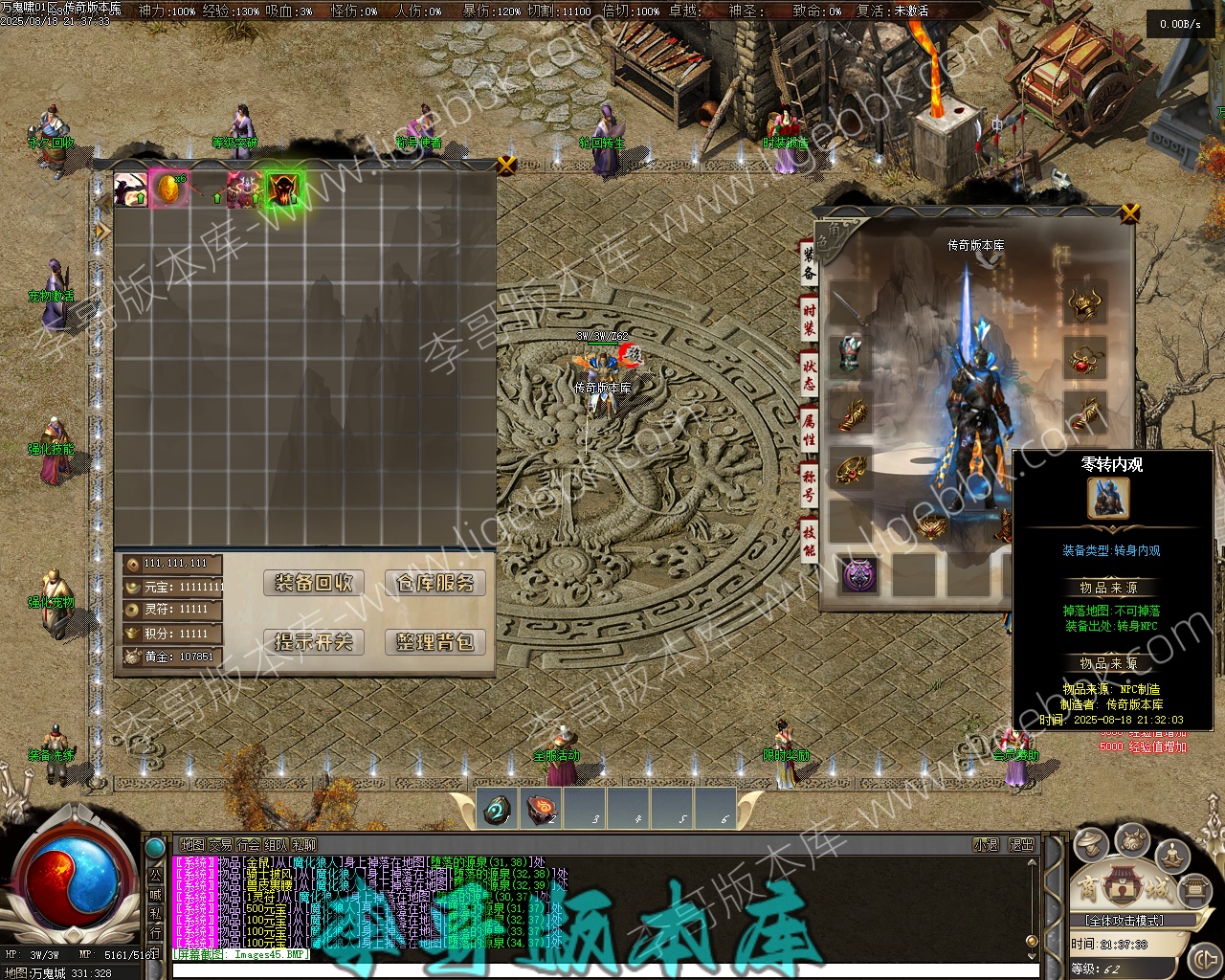
Task: Click the 地图 map channel button
Action: pos(192,844)
